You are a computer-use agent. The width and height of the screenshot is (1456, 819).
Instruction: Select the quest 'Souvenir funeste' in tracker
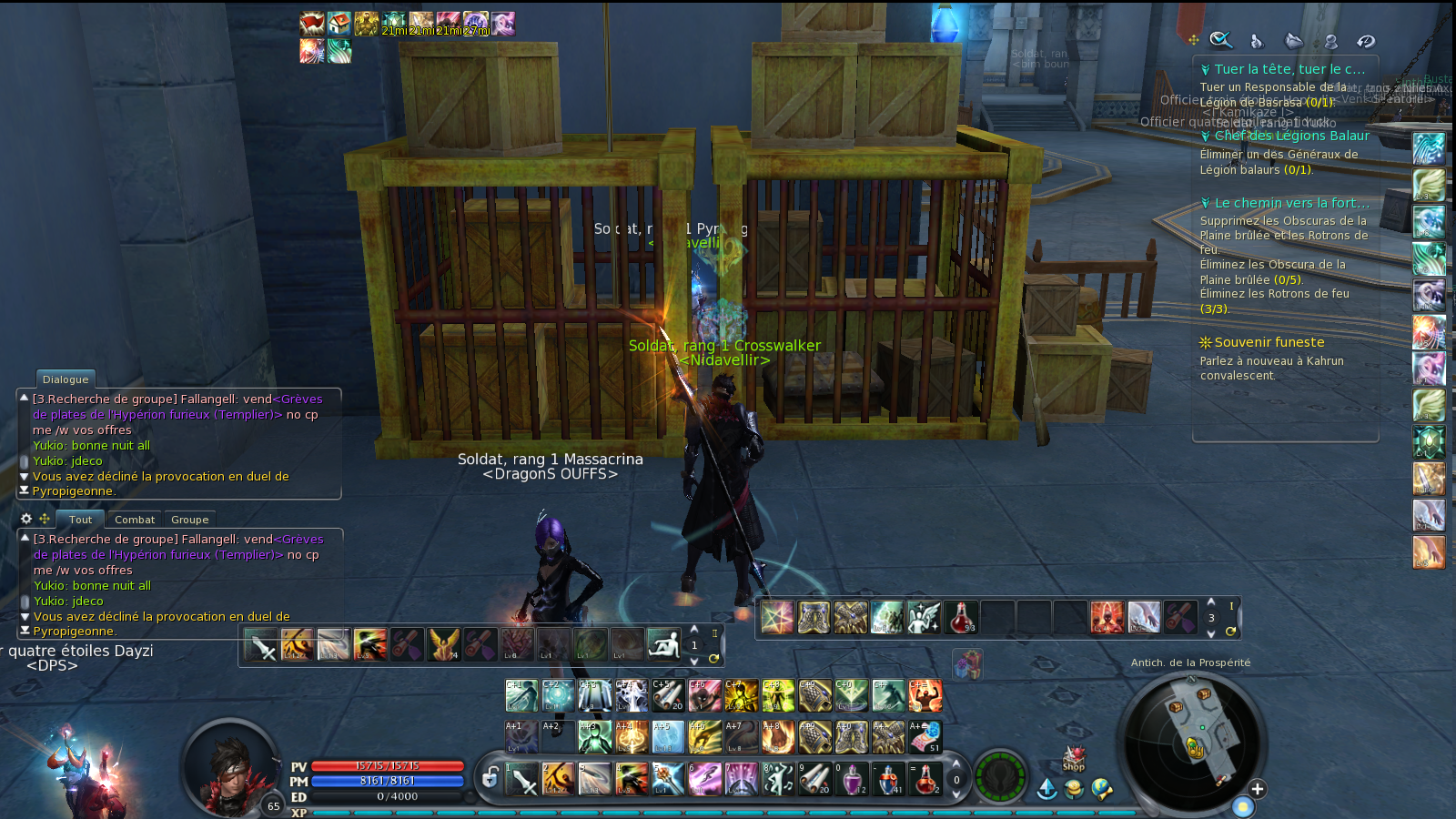point(1269,342)
